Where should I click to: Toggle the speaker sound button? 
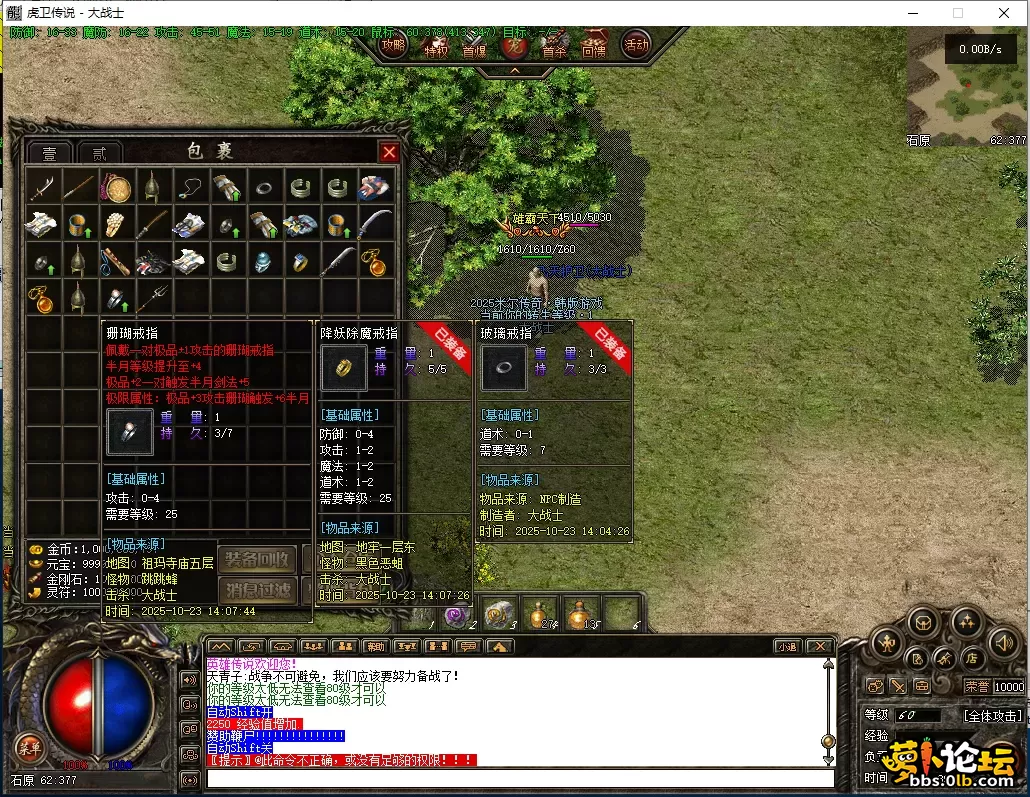[1004, 643]
